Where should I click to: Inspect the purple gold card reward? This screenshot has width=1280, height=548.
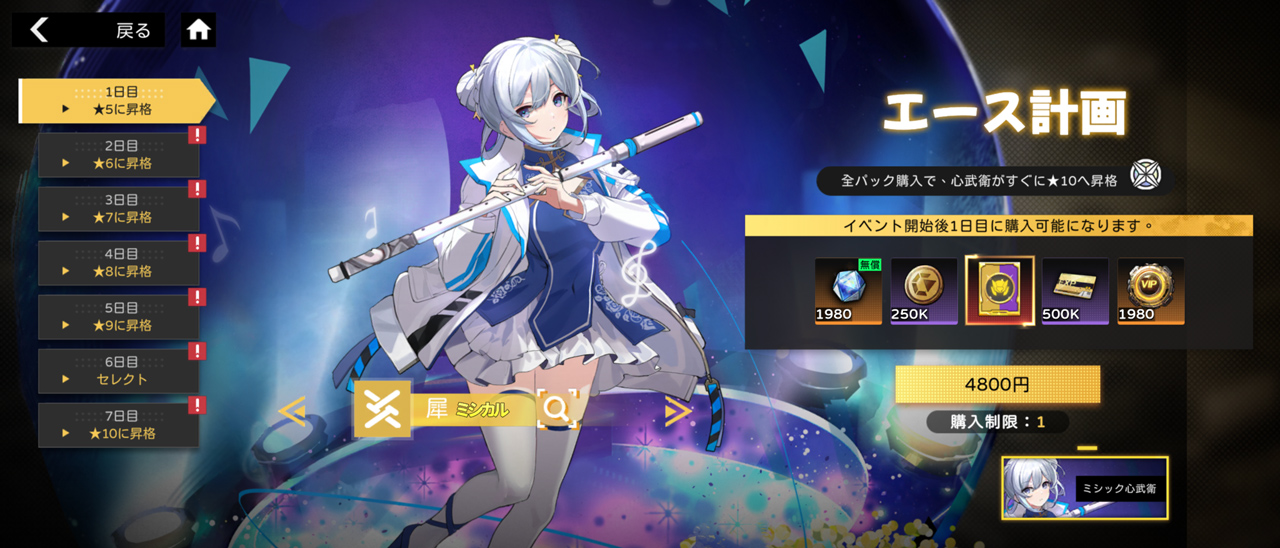click(x=999, y=291)
